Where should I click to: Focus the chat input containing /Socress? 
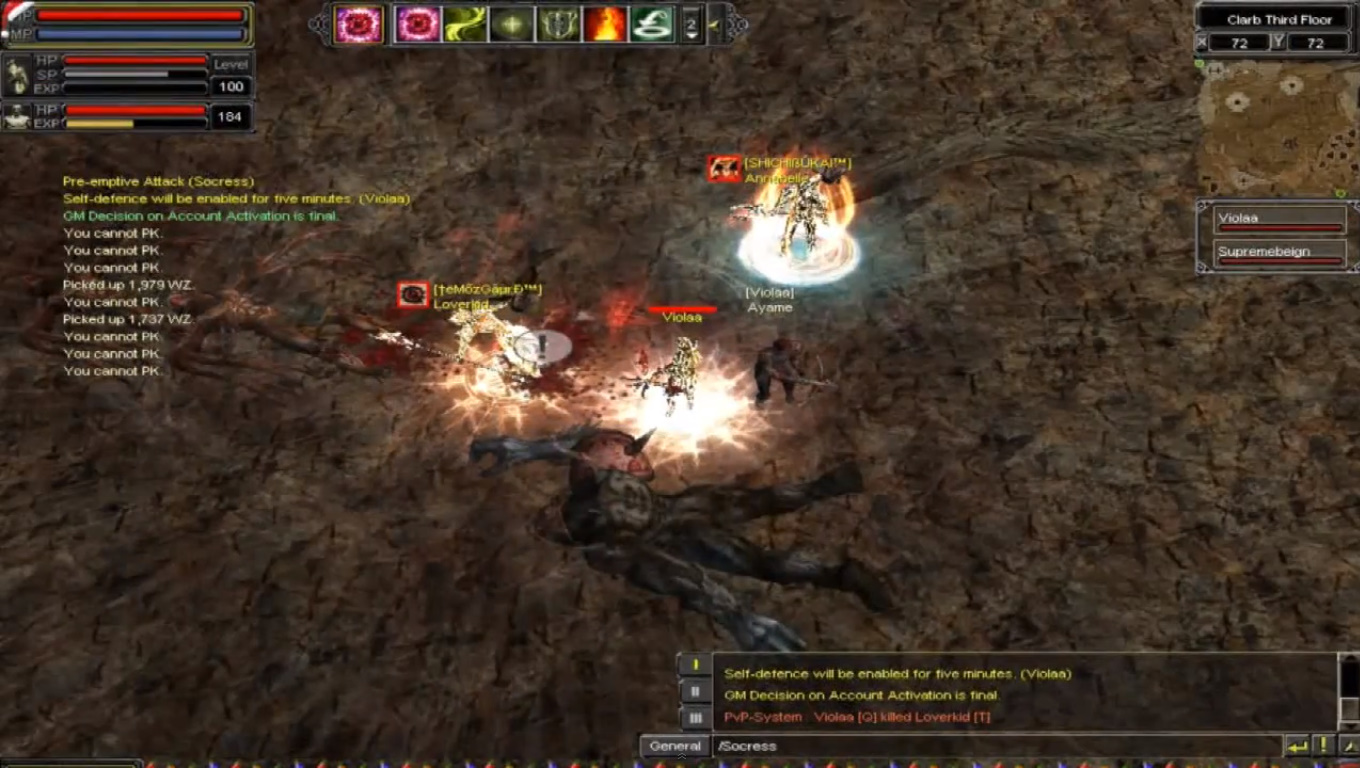[995, 746]
